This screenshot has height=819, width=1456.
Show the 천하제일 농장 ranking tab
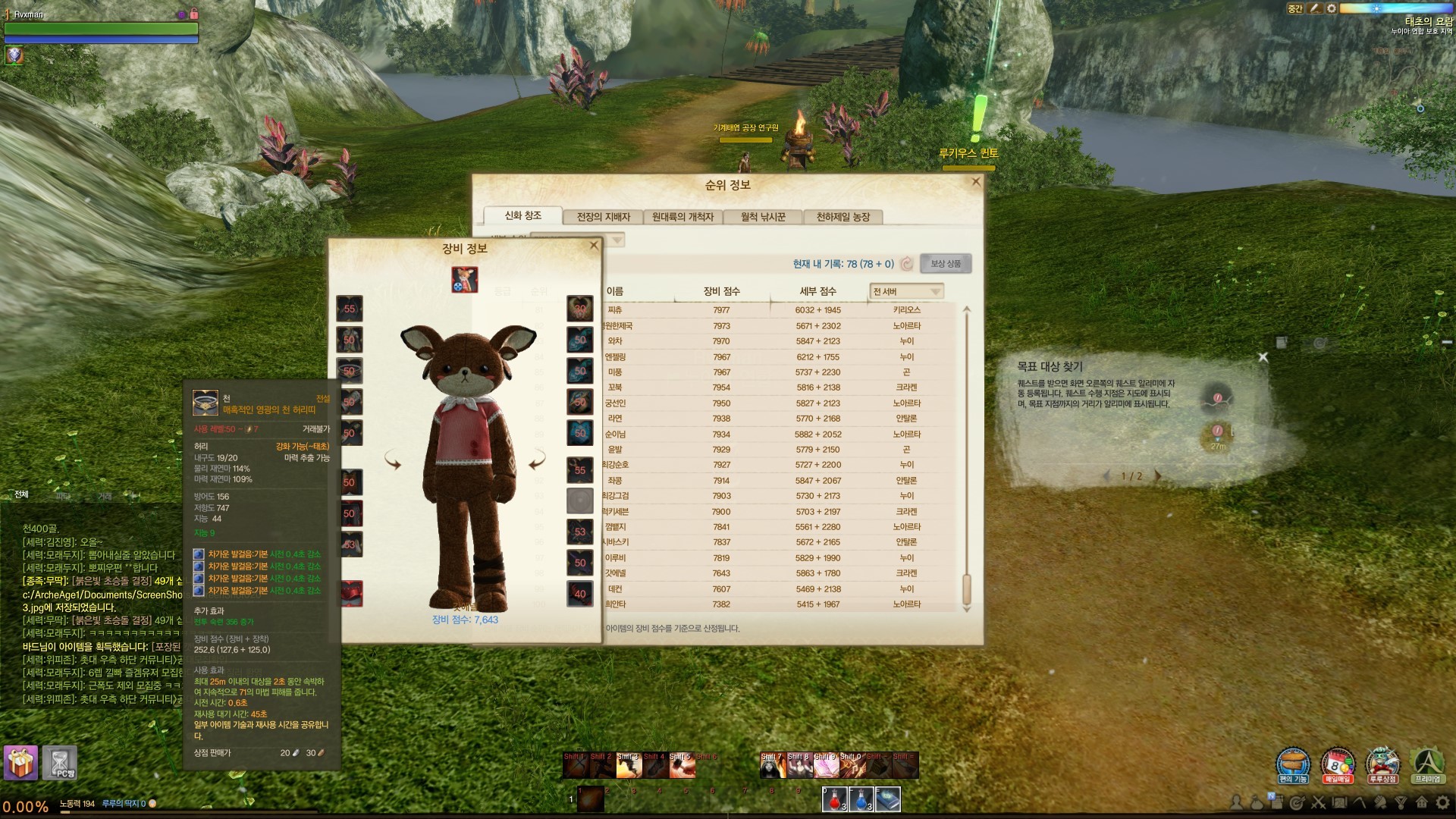pyautogui.click(x=843, y=217)
